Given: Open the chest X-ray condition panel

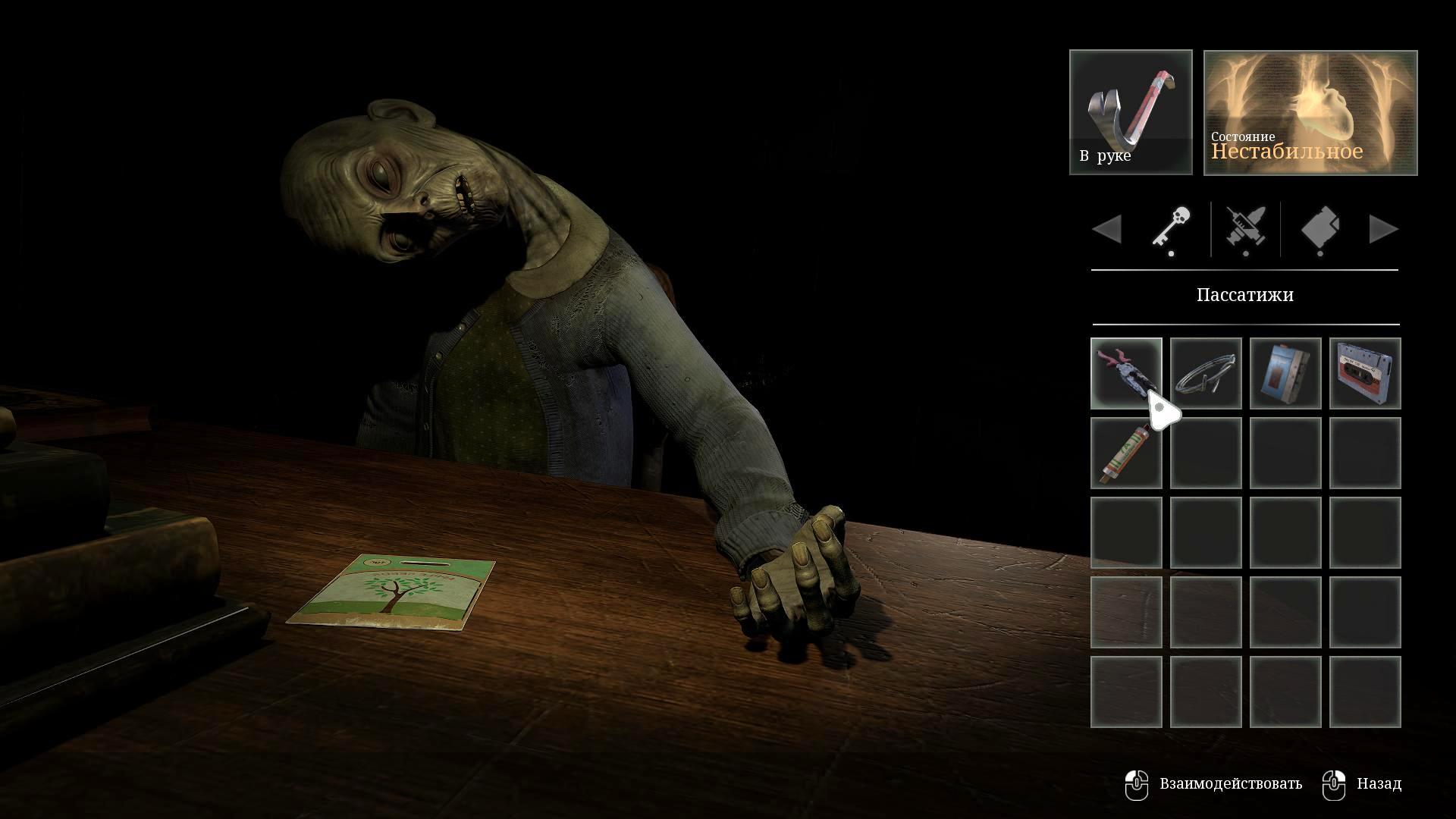Looking at the screenshot, I should point(1310,112).
